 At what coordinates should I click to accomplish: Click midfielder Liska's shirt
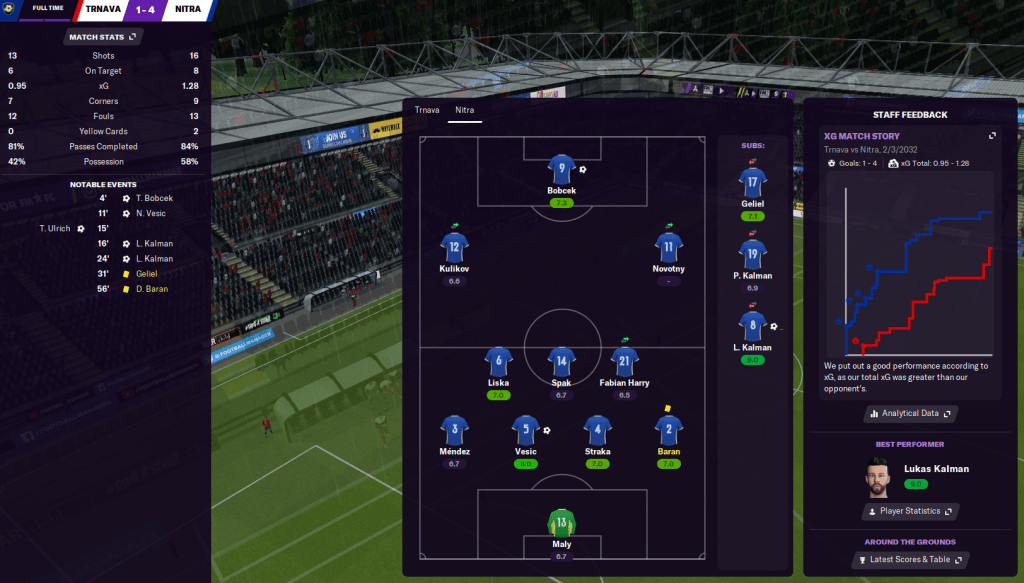coord(498,361)
